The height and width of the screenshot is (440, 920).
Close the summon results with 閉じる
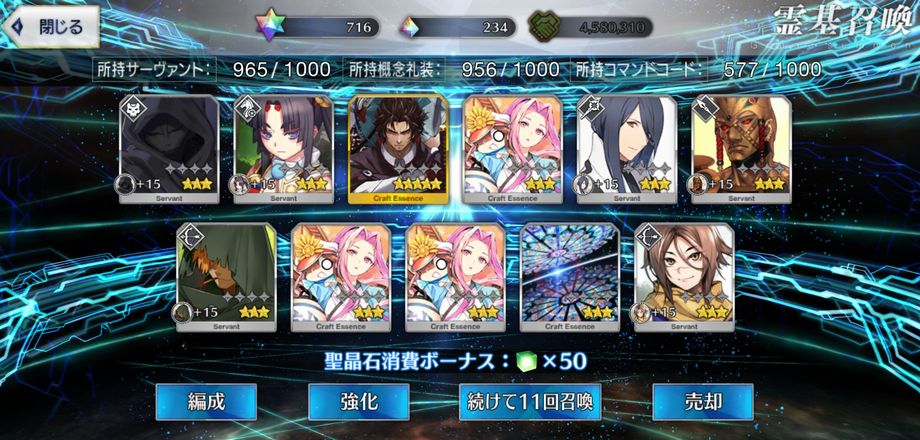click(52, 27)
